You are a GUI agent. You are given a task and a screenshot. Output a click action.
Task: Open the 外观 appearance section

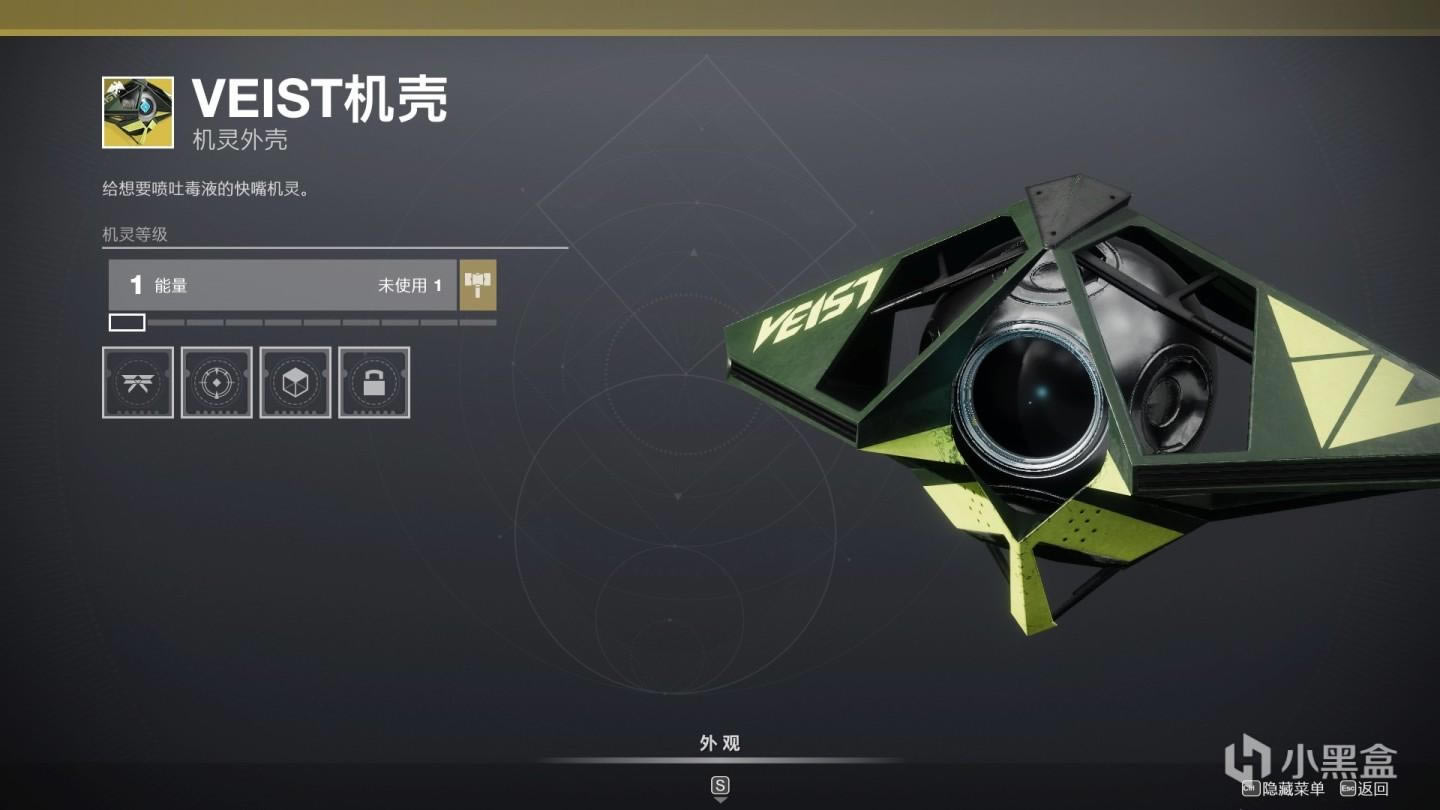[720, 743]
